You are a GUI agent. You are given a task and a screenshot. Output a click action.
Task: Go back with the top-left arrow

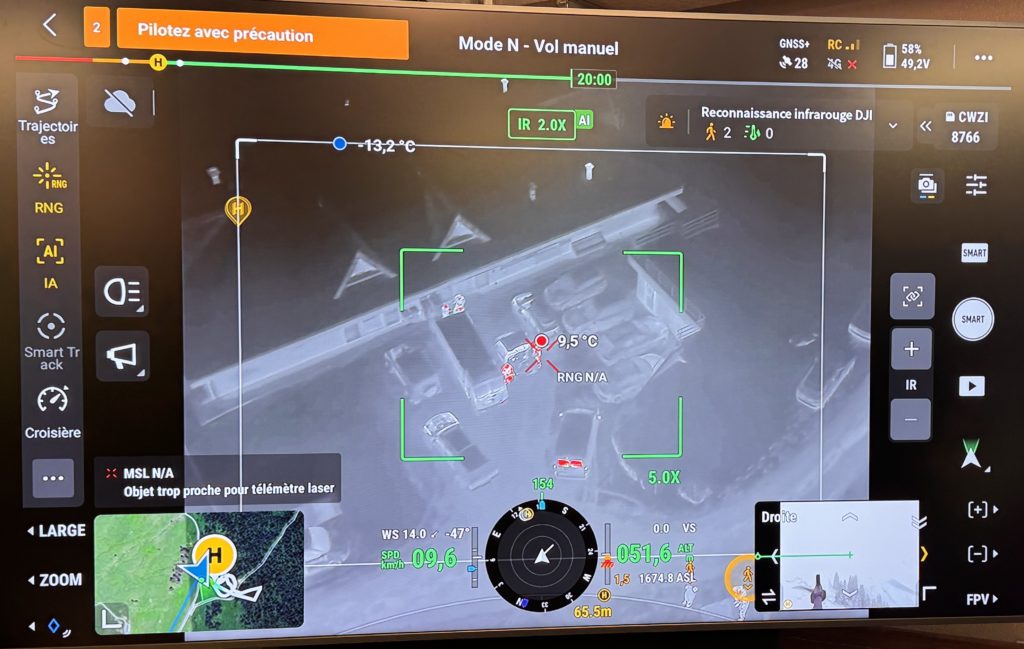click(x=50, y=27)
